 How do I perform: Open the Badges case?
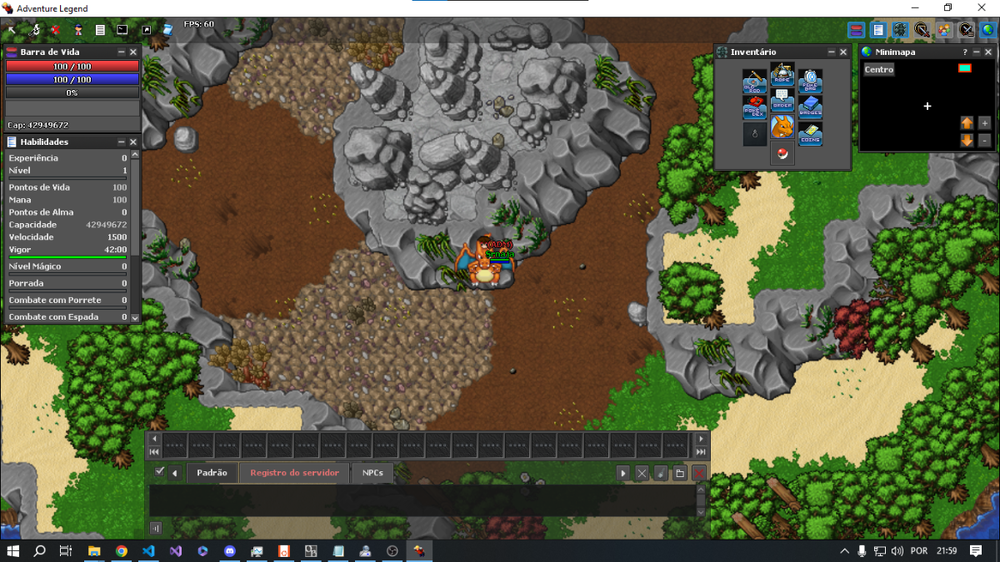click(x=810, y=106)
